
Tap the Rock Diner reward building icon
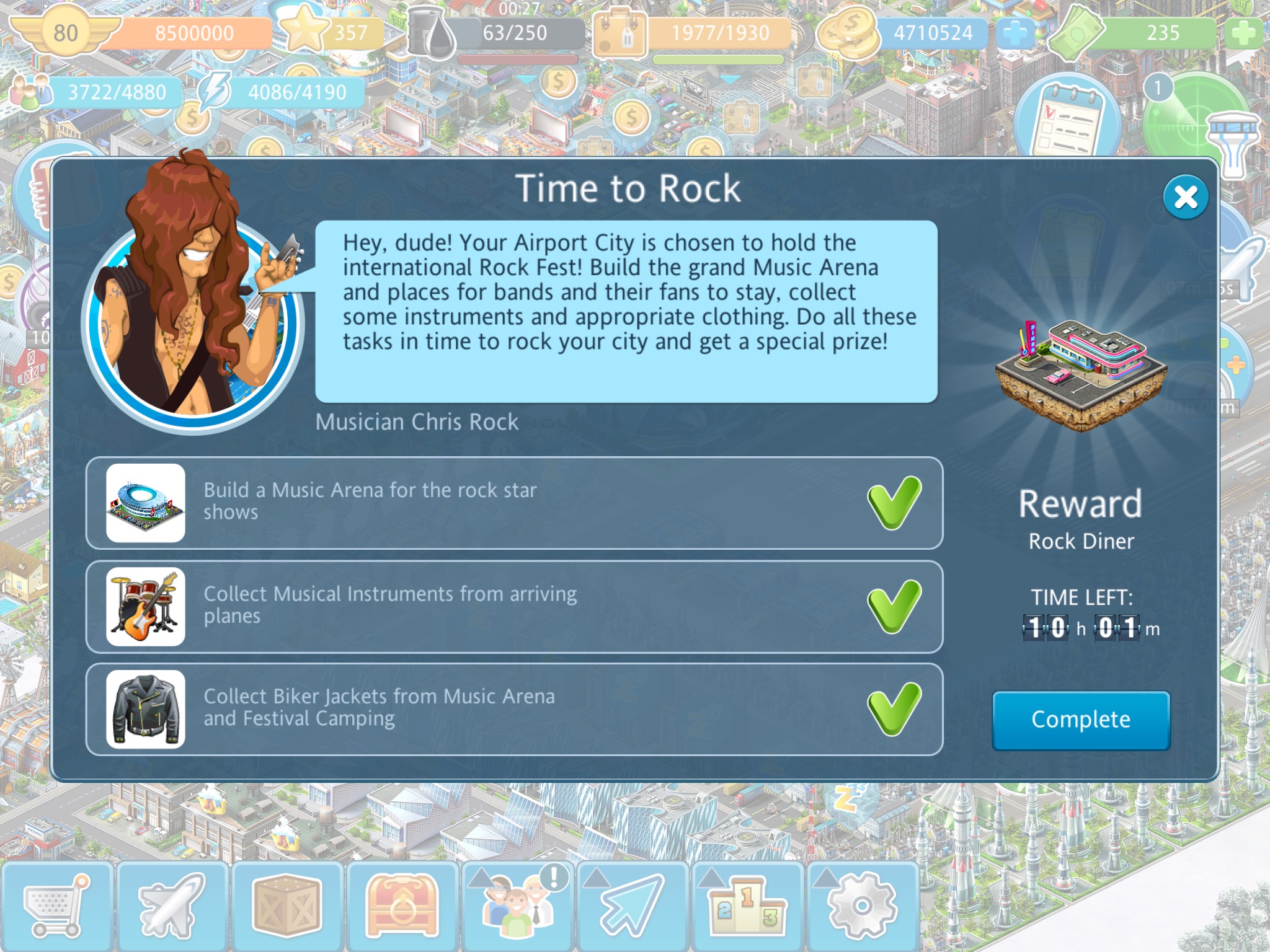tap(1081, 372)
